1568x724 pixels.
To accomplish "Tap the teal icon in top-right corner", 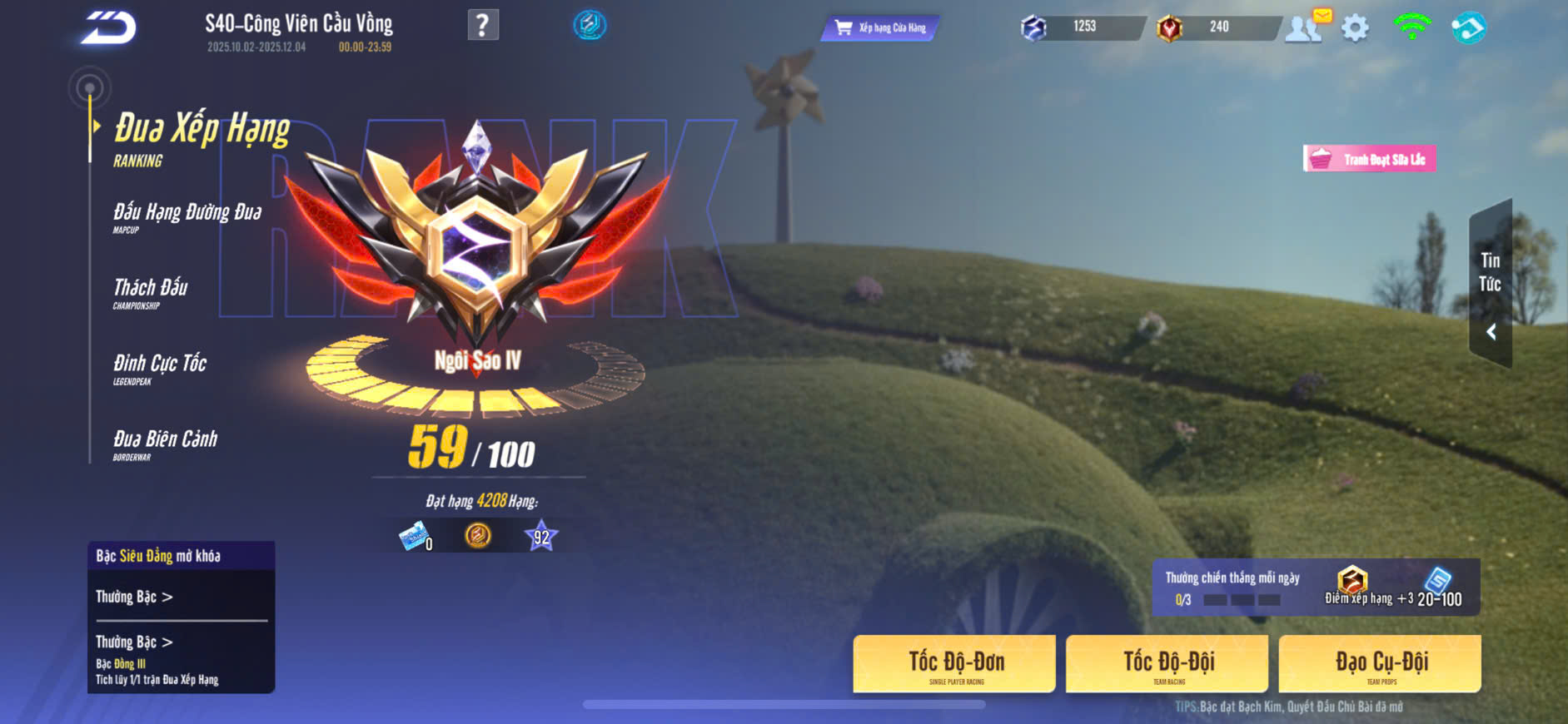I will click(x=1468, y=27).
